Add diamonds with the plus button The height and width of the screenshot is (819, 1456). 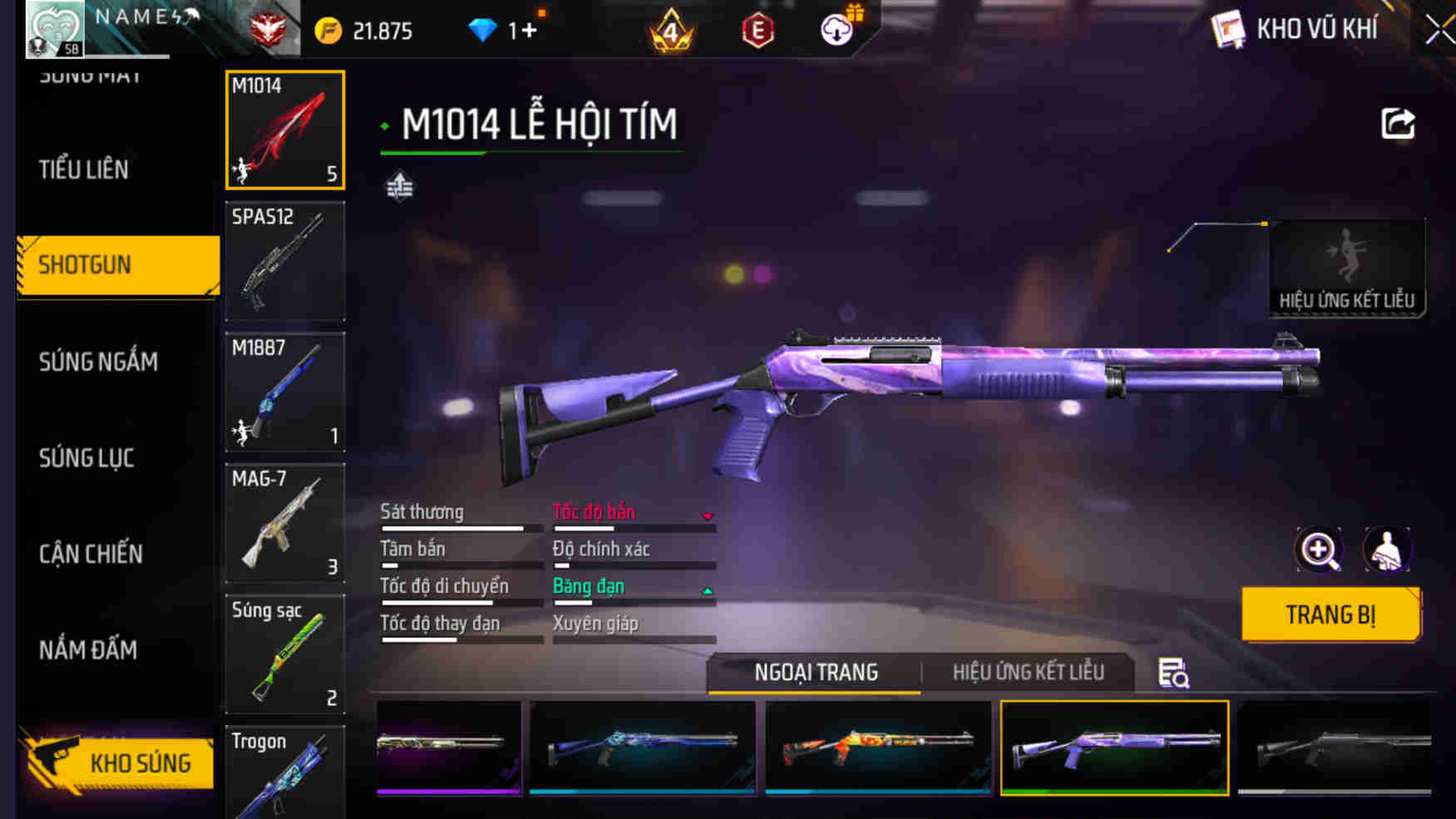529,32
